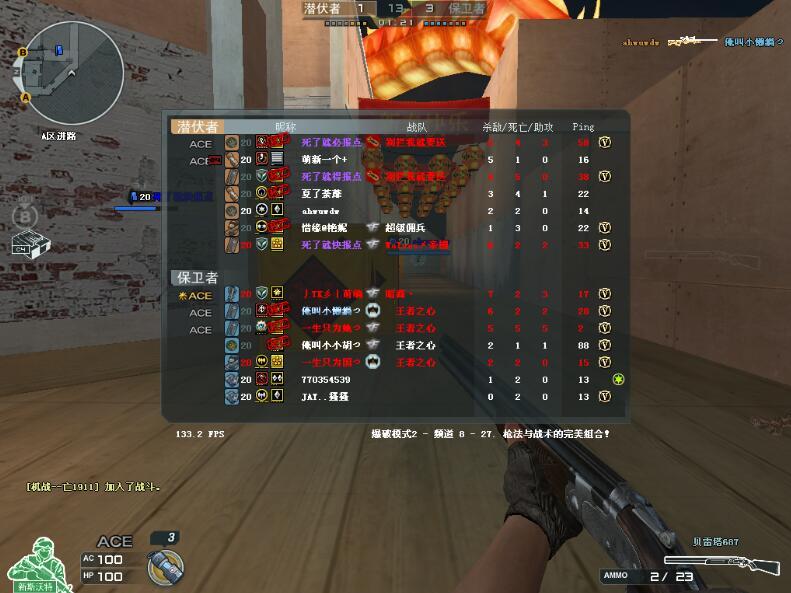Pick the 俺叫小小胡 player row
Screen dimensions: 791x593
(x=400, y=345)
